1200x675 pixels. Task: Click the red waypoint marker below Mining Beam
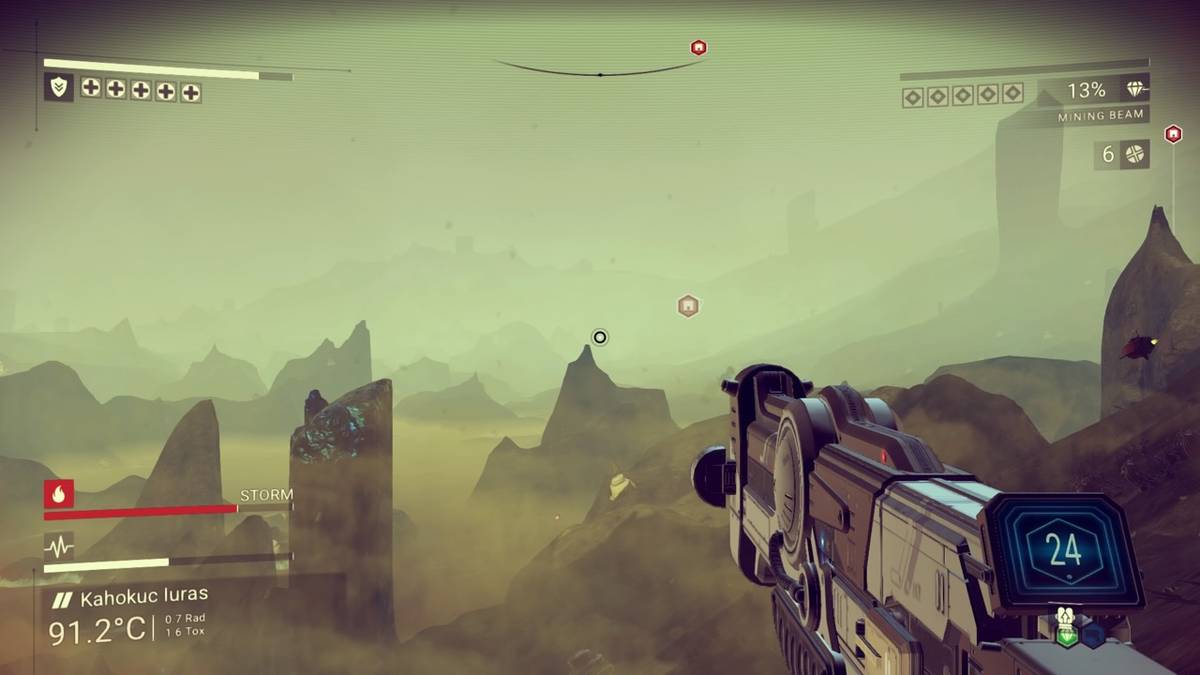pos(1173,133)
